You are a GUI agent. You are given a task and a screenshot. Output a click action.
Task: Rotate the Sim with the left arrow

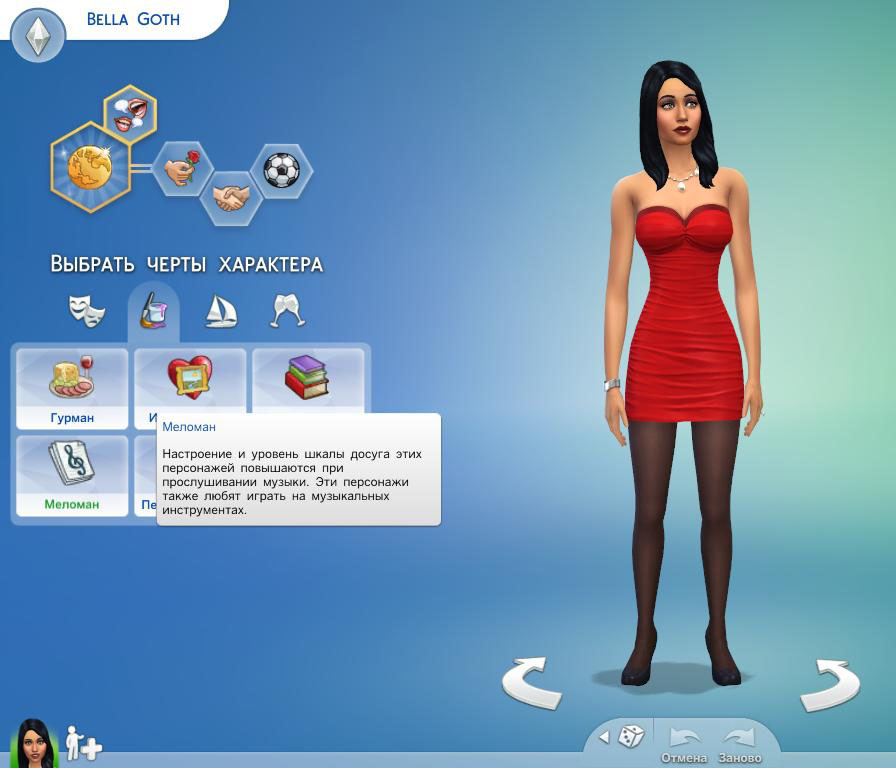tap(531, 683)
